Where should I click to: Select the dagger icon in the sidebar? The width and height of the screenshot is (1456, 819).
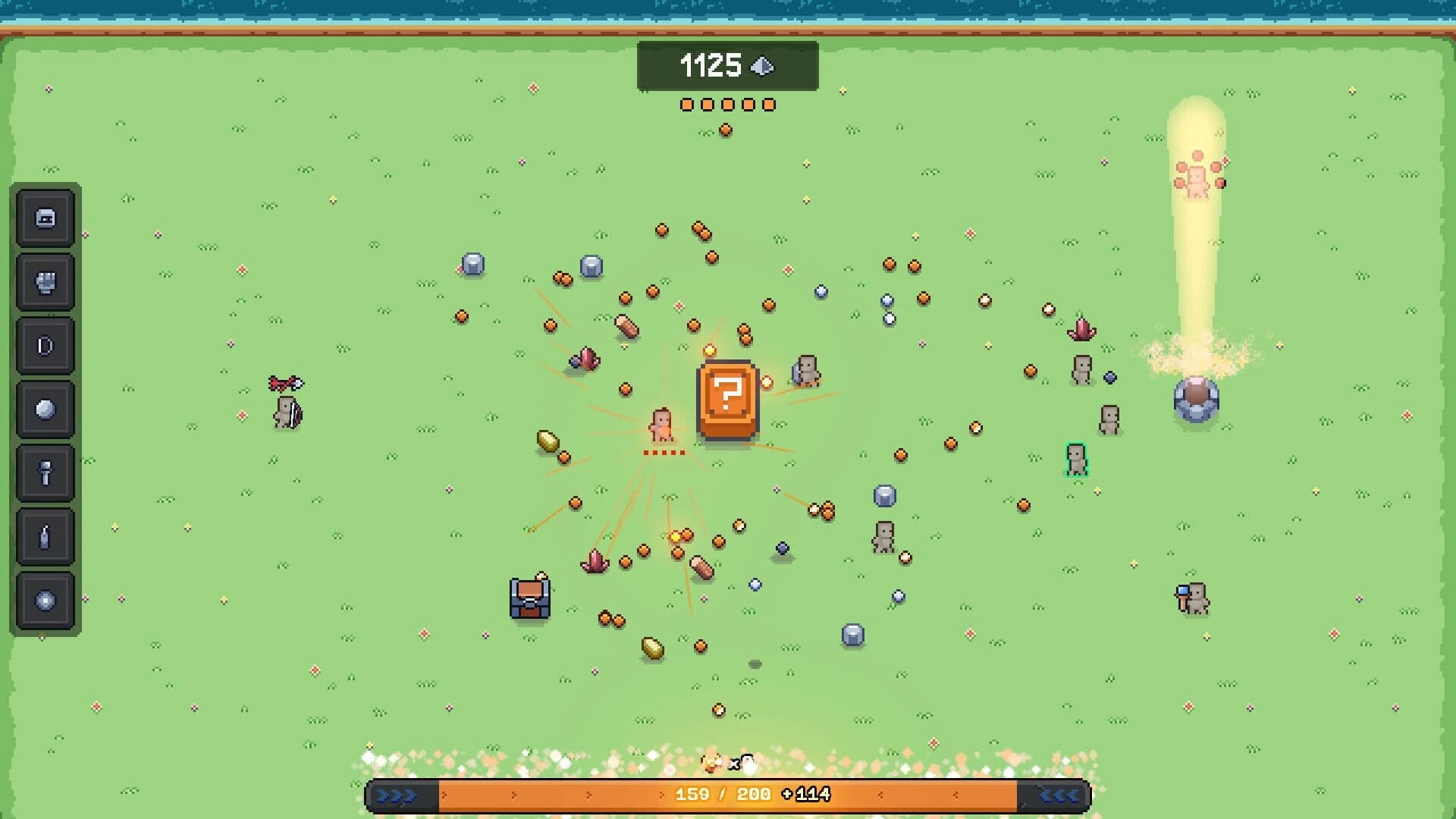45,535
